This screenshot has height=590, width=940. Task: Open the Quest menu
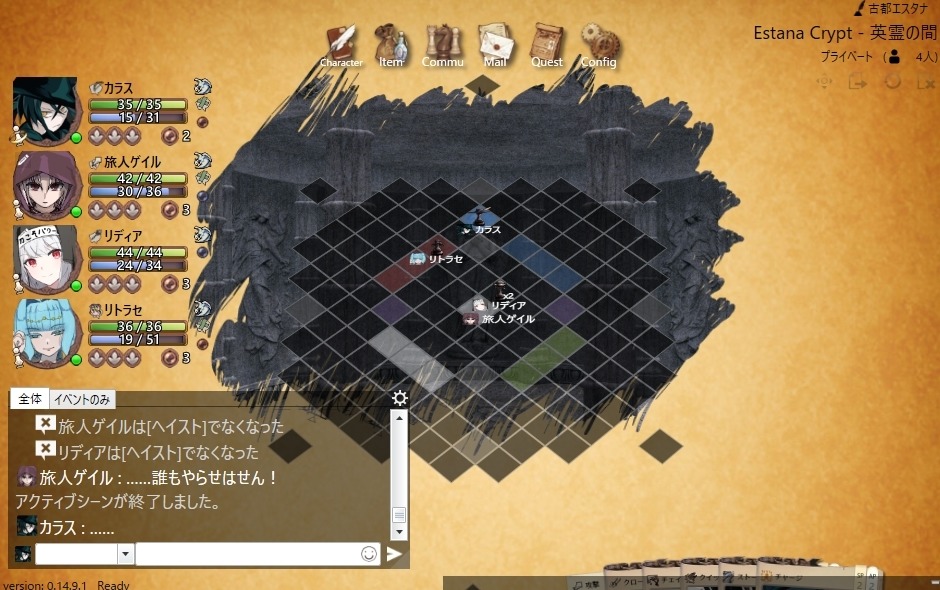click(547, 45)
